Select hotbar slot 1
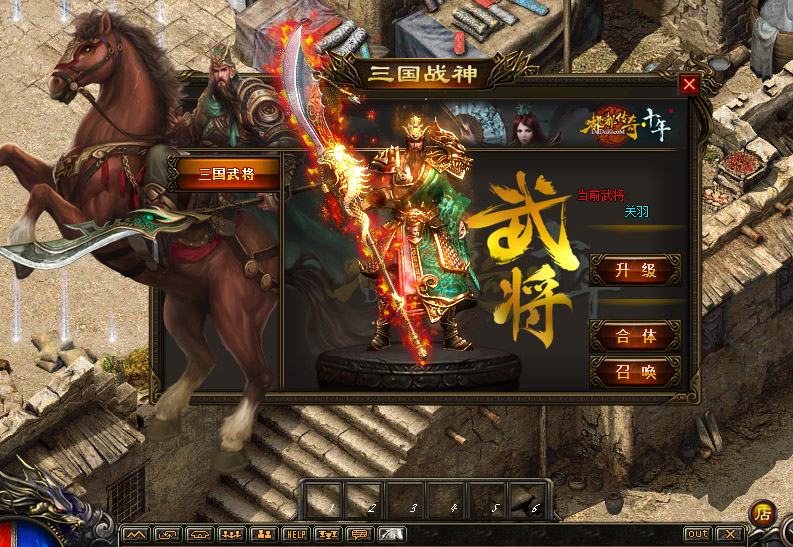Screen dimensions: 793x547 tap(325, 499)
